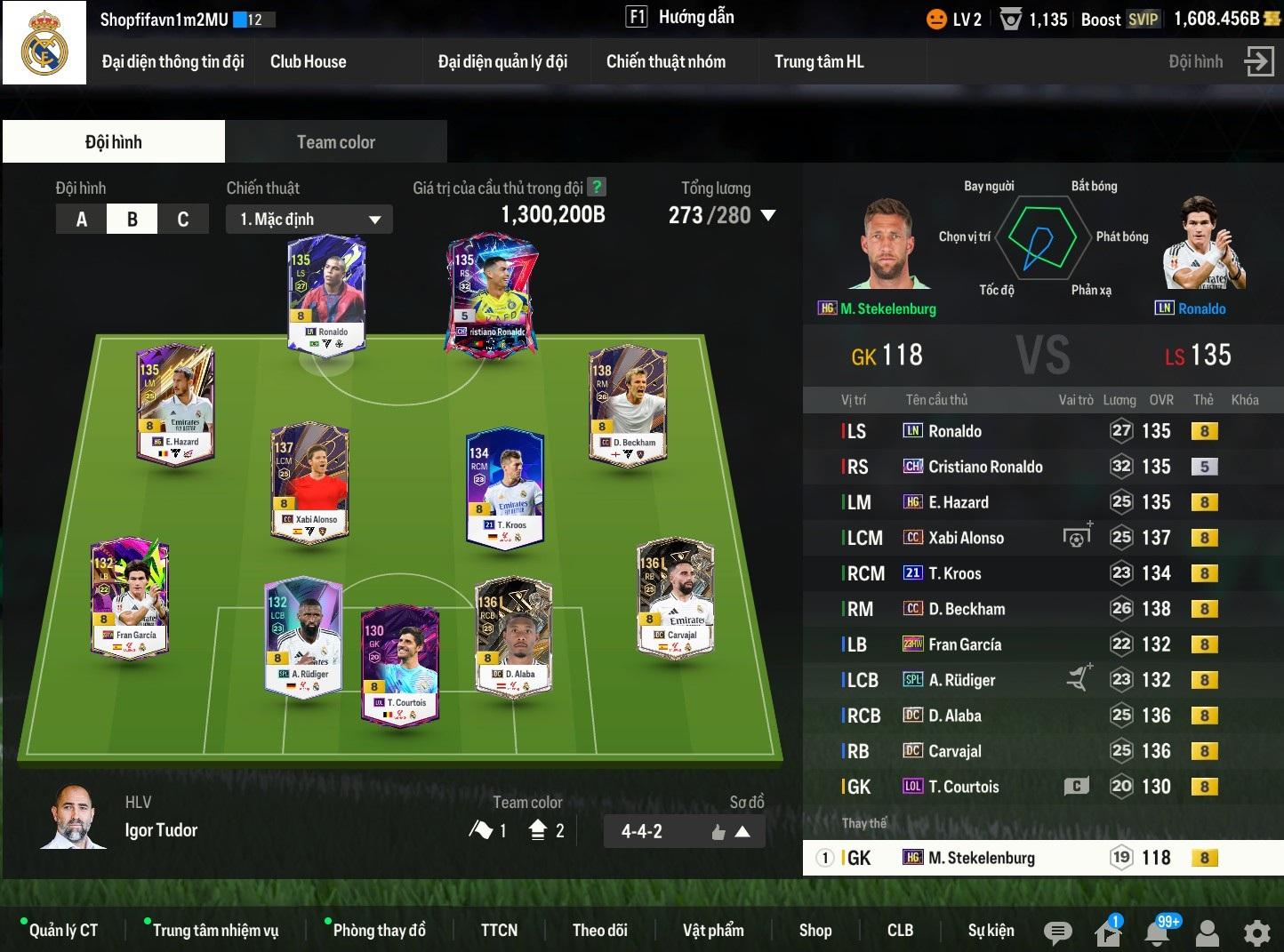Open the notification bell with 99+

coord(1158,932)
